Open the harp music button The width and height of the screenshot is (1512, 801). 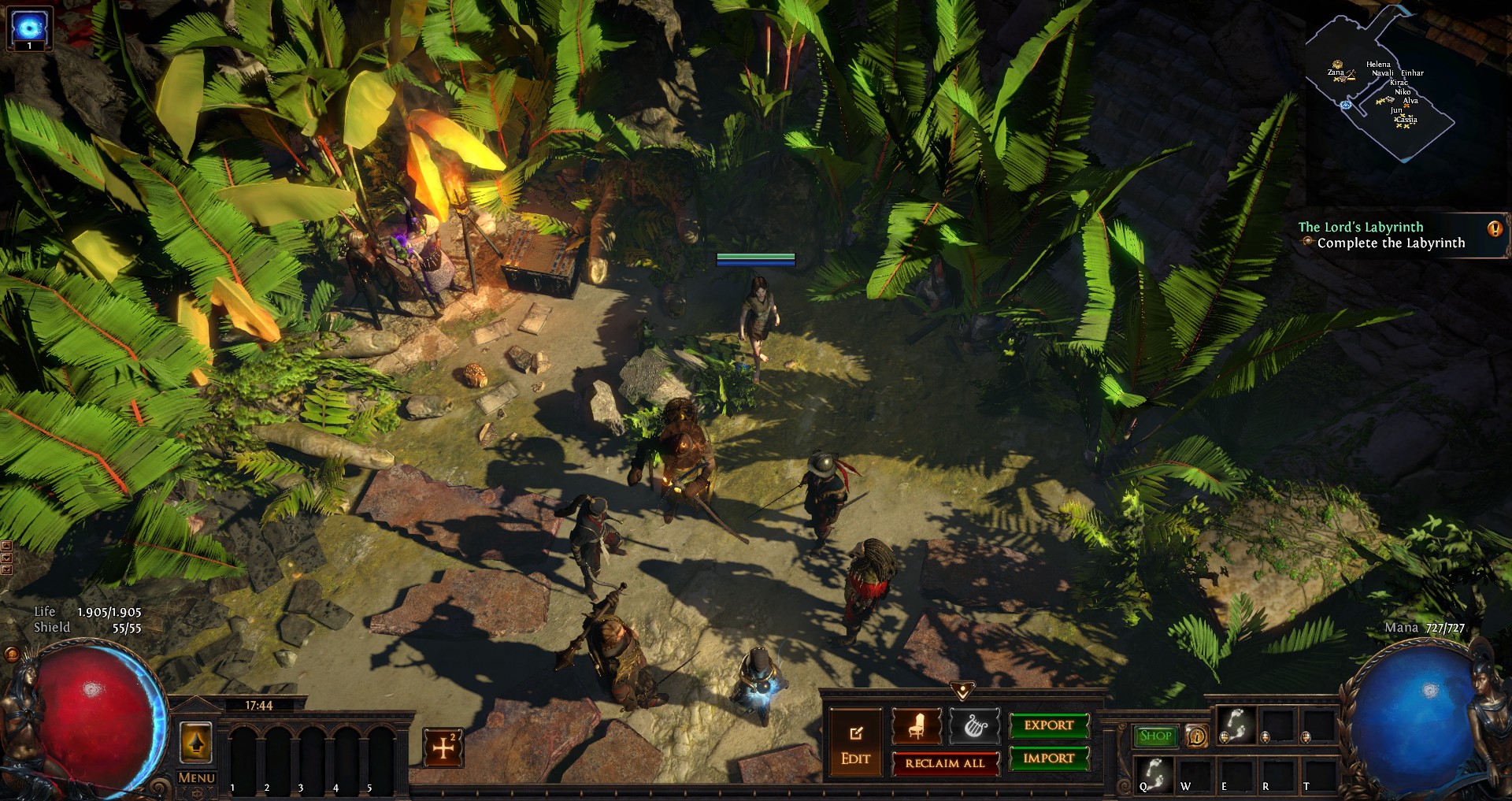[975, 725]
